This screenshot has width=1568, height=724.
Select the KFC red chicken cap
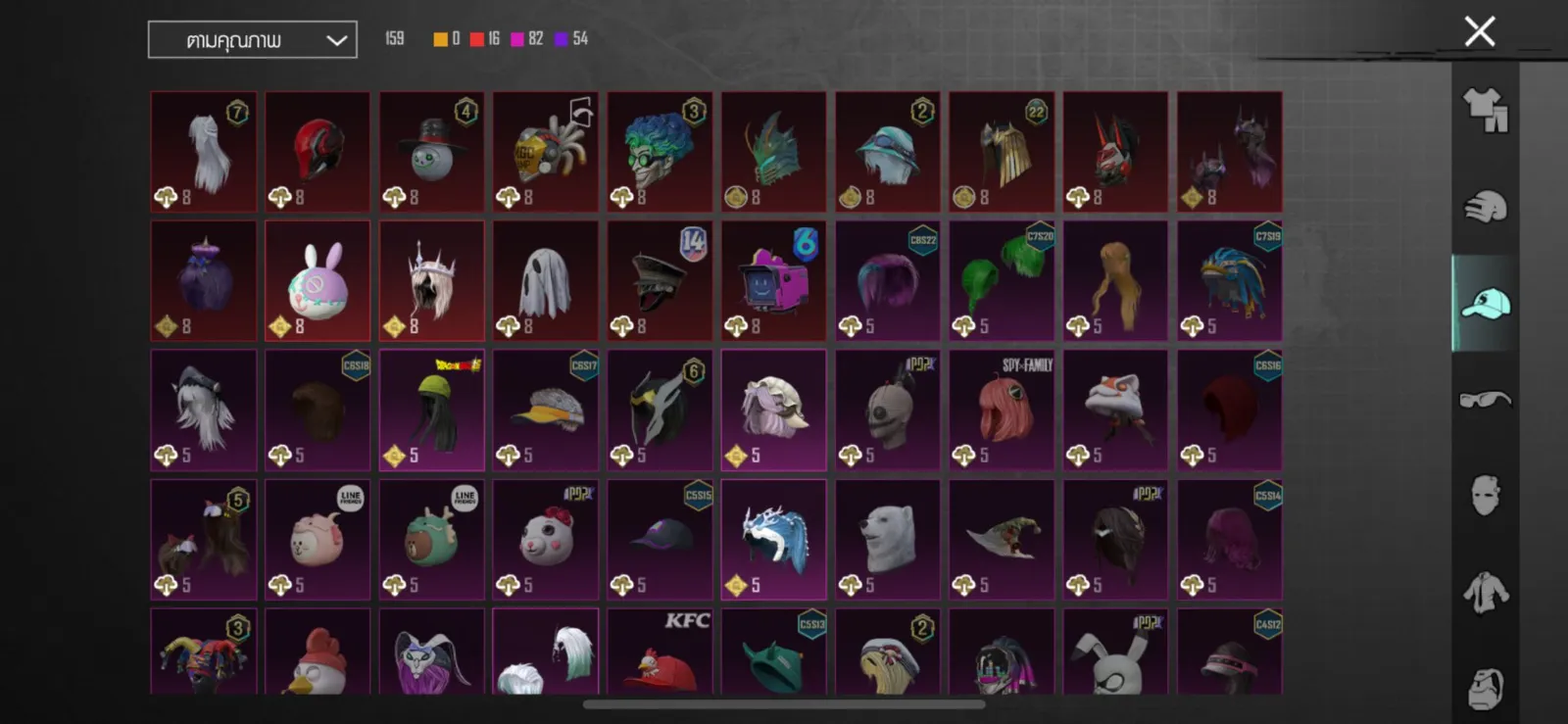659,652
